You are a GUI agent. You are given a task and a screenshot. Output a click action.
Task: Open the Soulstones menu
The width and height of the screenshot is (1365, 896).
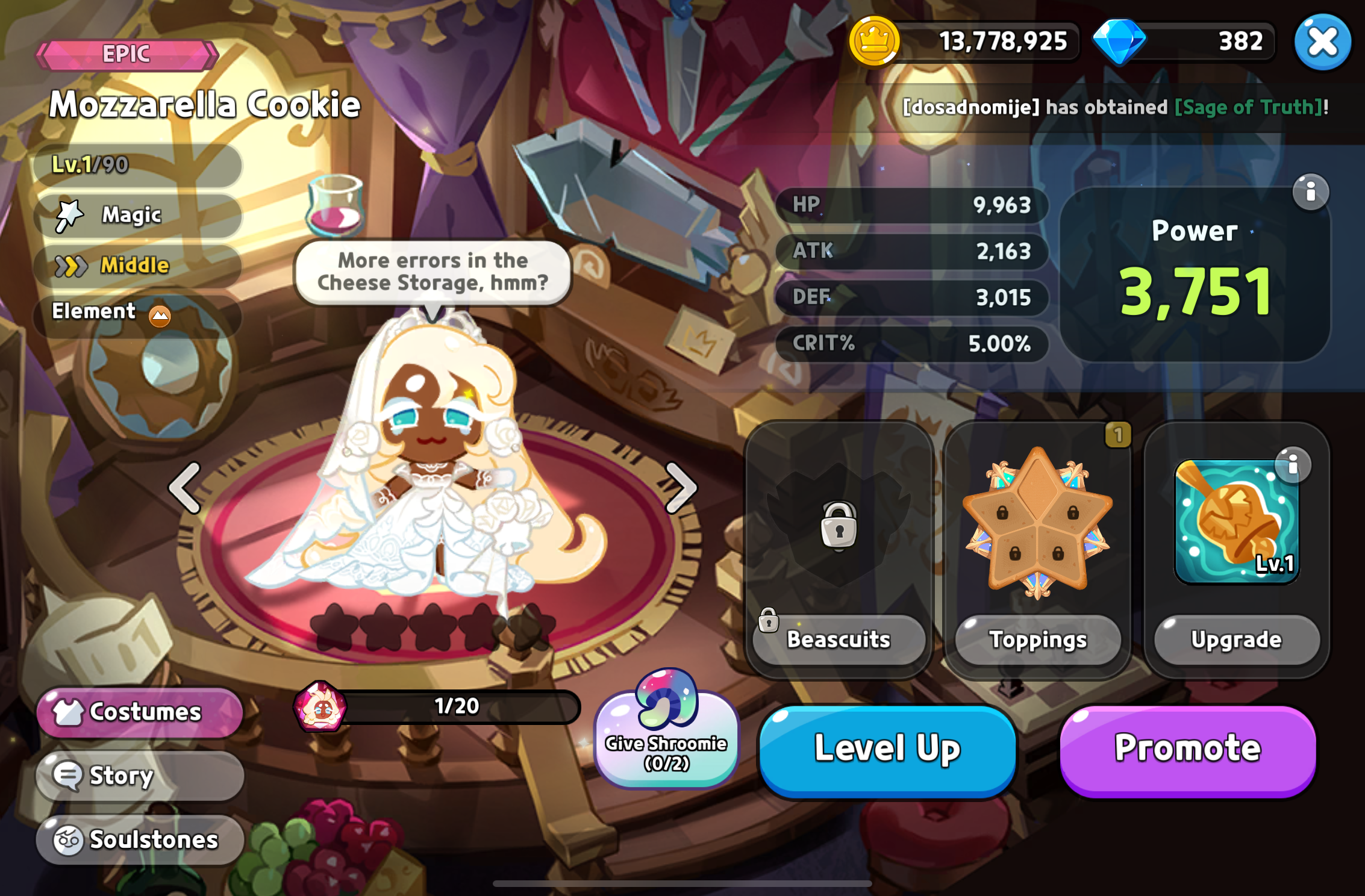140,839
